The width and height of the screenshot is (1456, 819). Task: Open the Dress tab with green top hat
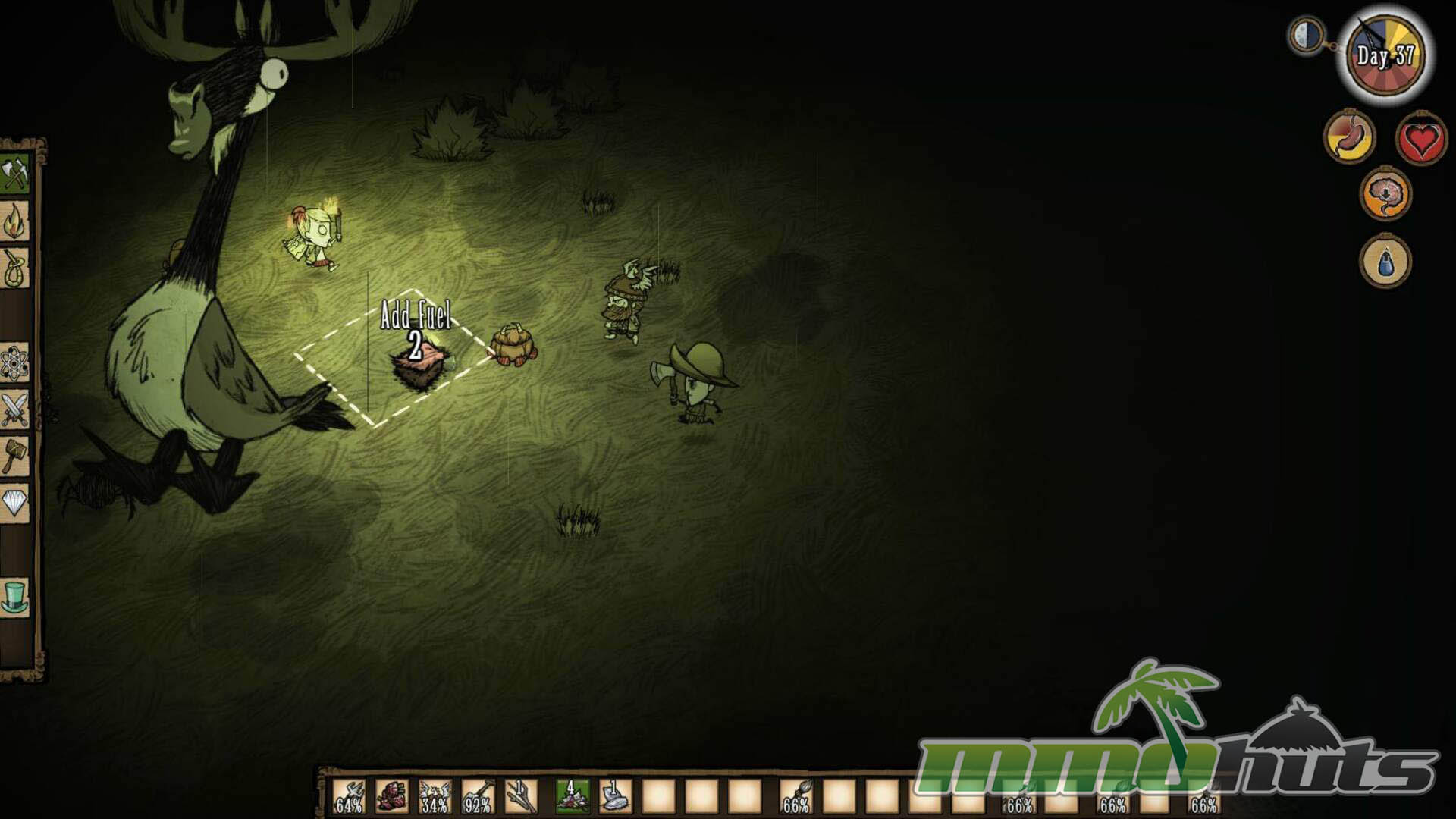(15, 597)
